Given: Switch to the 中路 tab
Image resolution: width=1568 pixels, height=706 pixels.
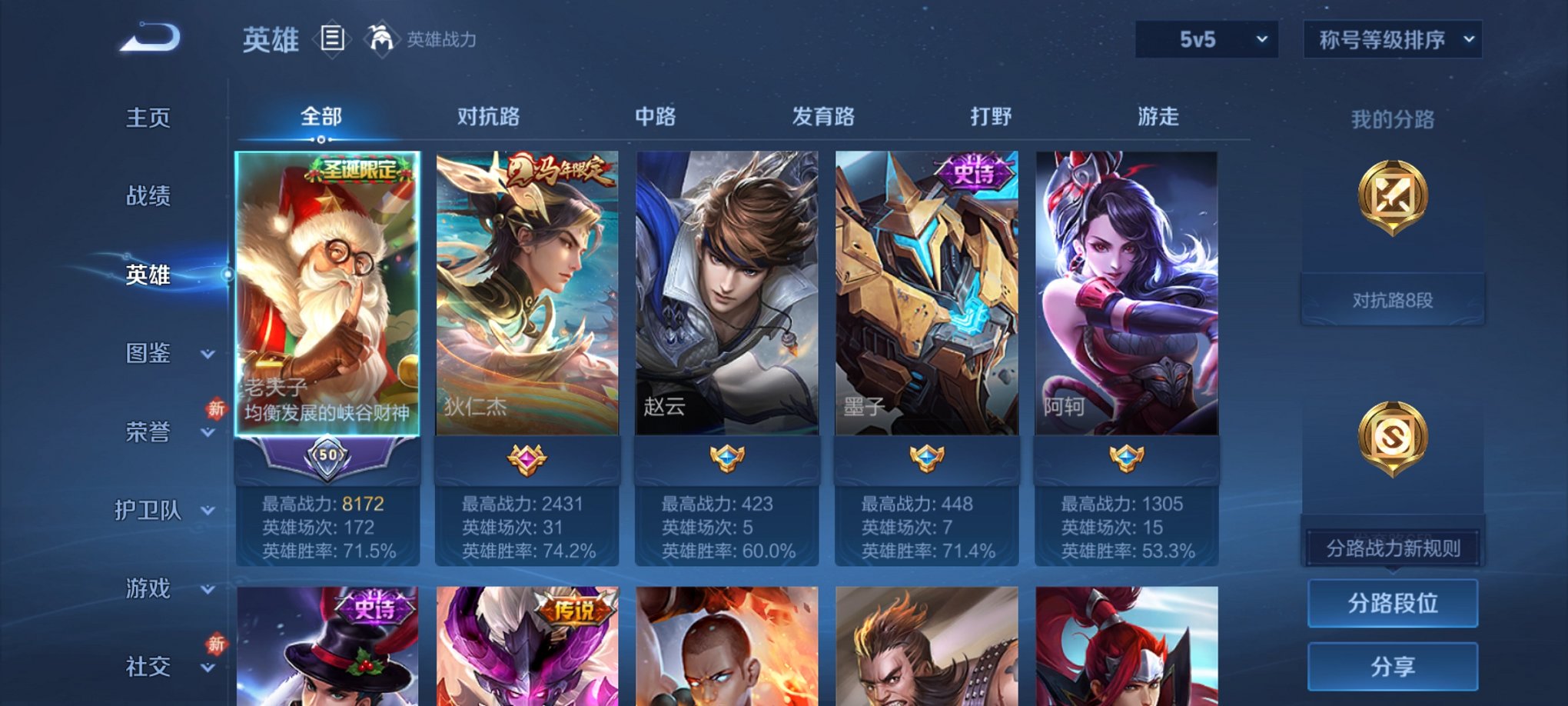Looking at the screenshot, I should [x=655, y=117].
